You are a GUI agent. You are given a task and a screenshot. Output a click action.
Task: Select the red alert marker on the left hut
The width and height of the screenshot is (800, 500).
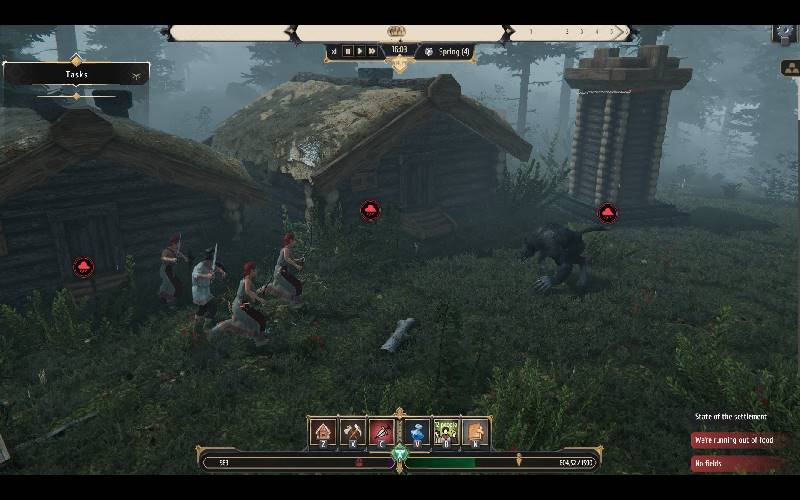click(x=84, y=266)
